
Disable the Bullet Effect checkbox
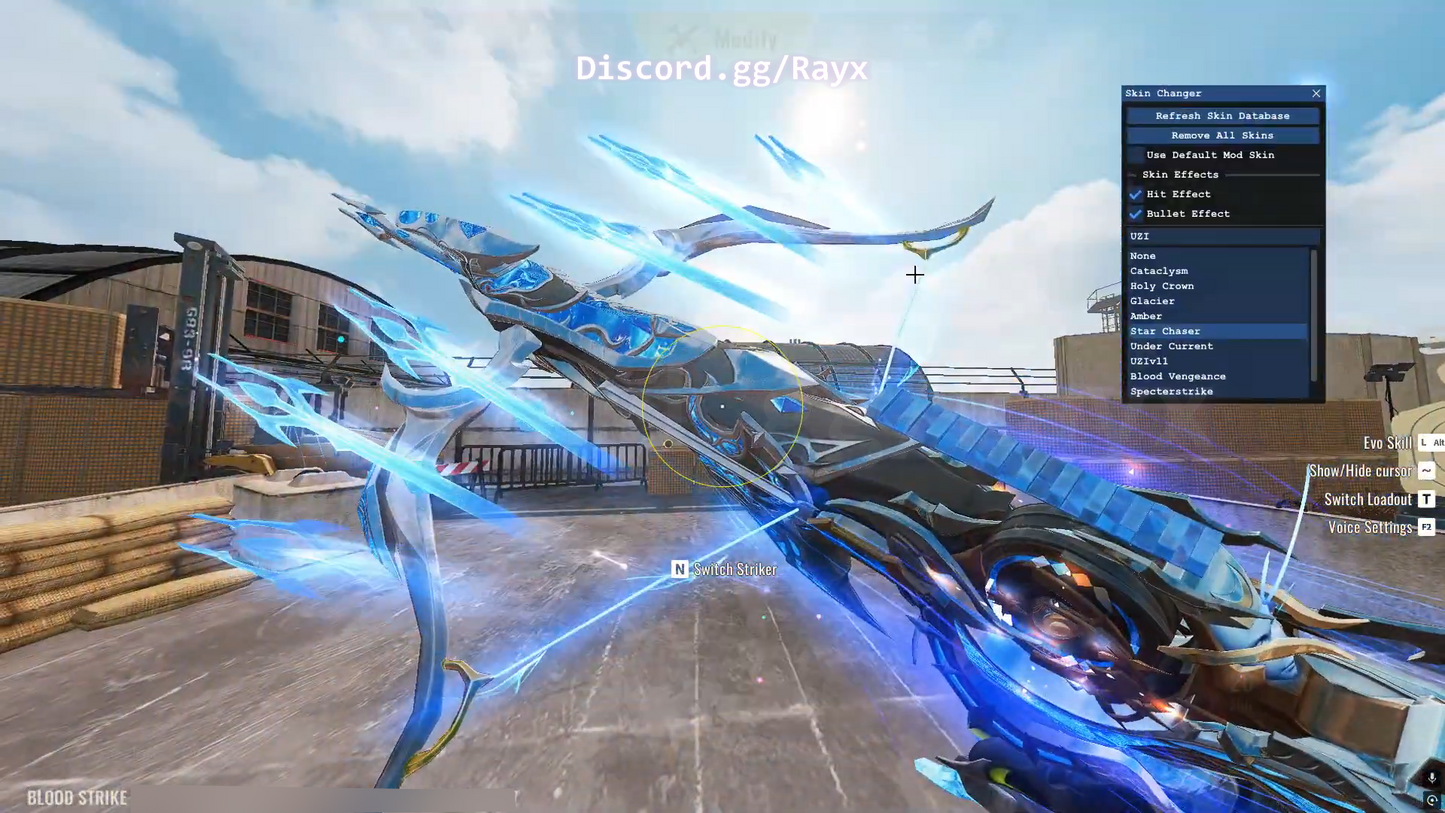[x=1136, y=213]
